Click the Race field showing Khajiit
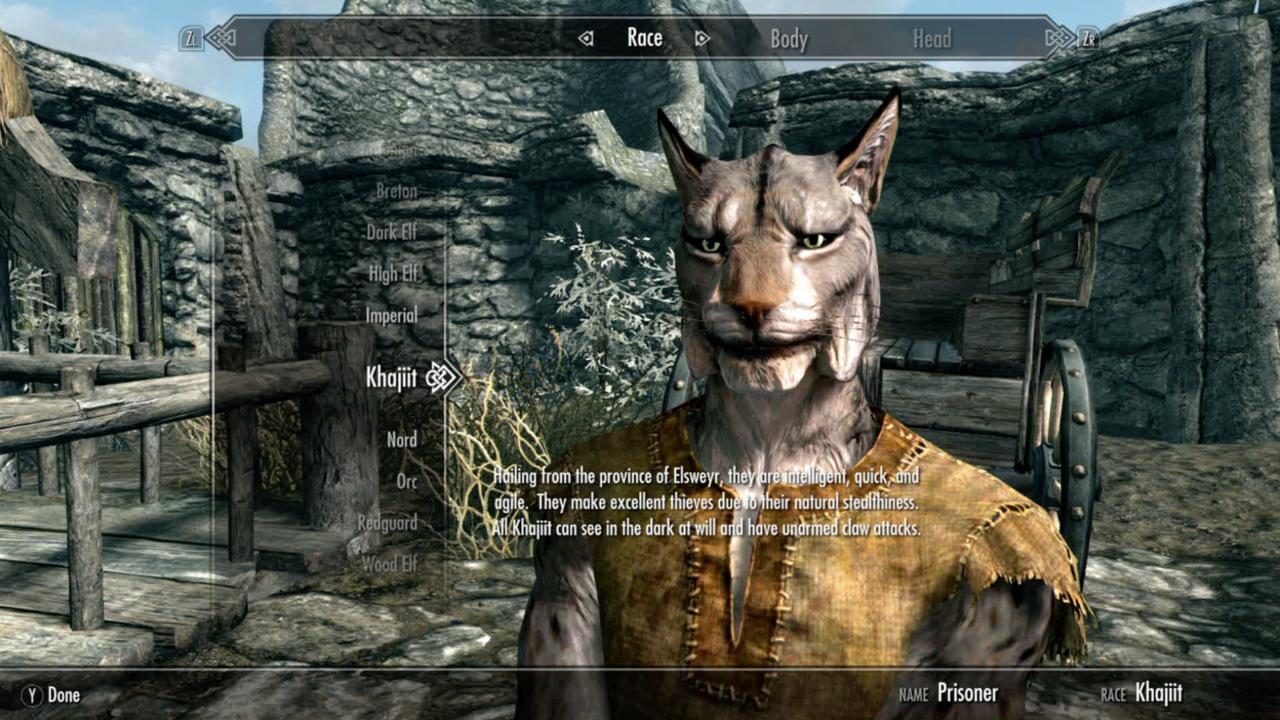 pyautogui.click(x=1156, y=692)
